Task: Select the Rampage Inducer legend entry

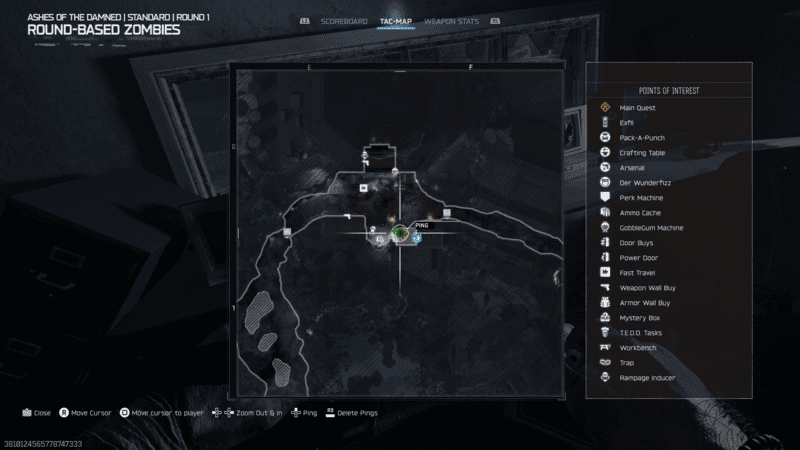Action: tap(647, 377)
